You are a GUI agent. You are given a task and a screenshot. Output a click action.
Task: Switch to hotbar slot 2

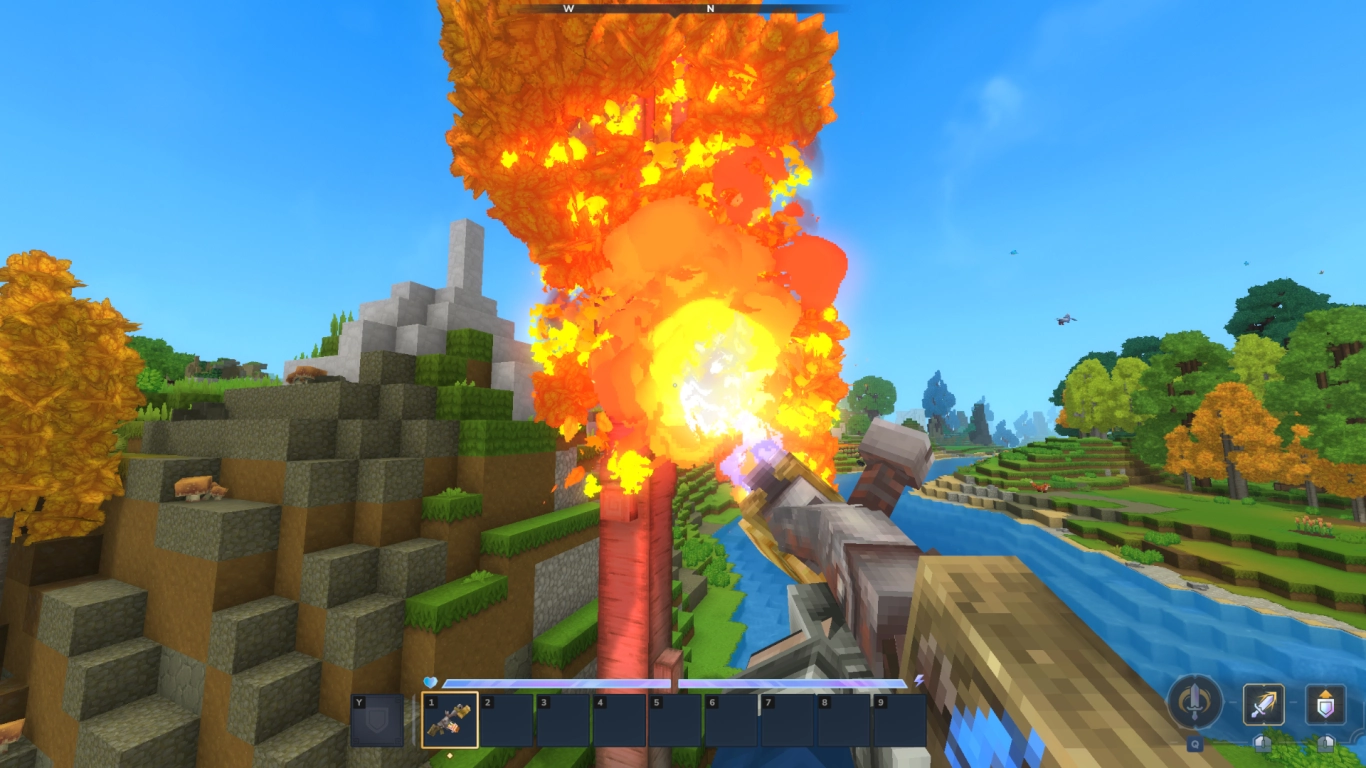507,719
